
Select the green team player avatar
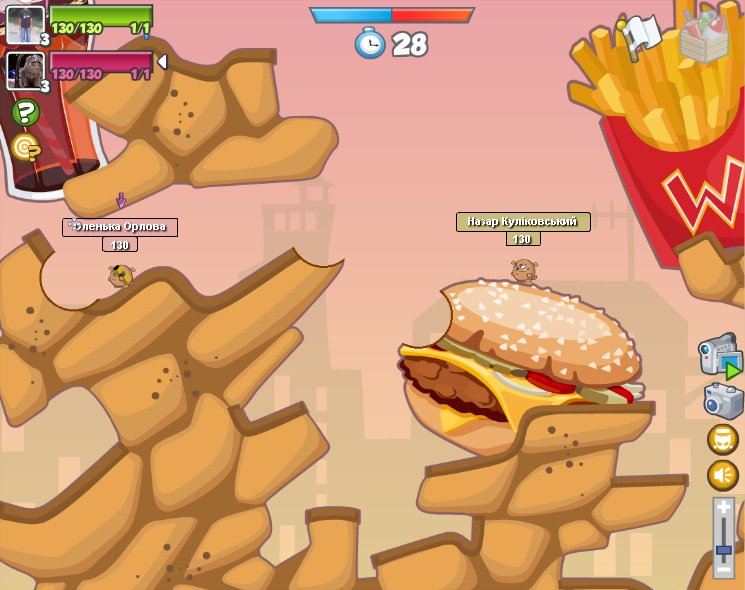point(24,24)
